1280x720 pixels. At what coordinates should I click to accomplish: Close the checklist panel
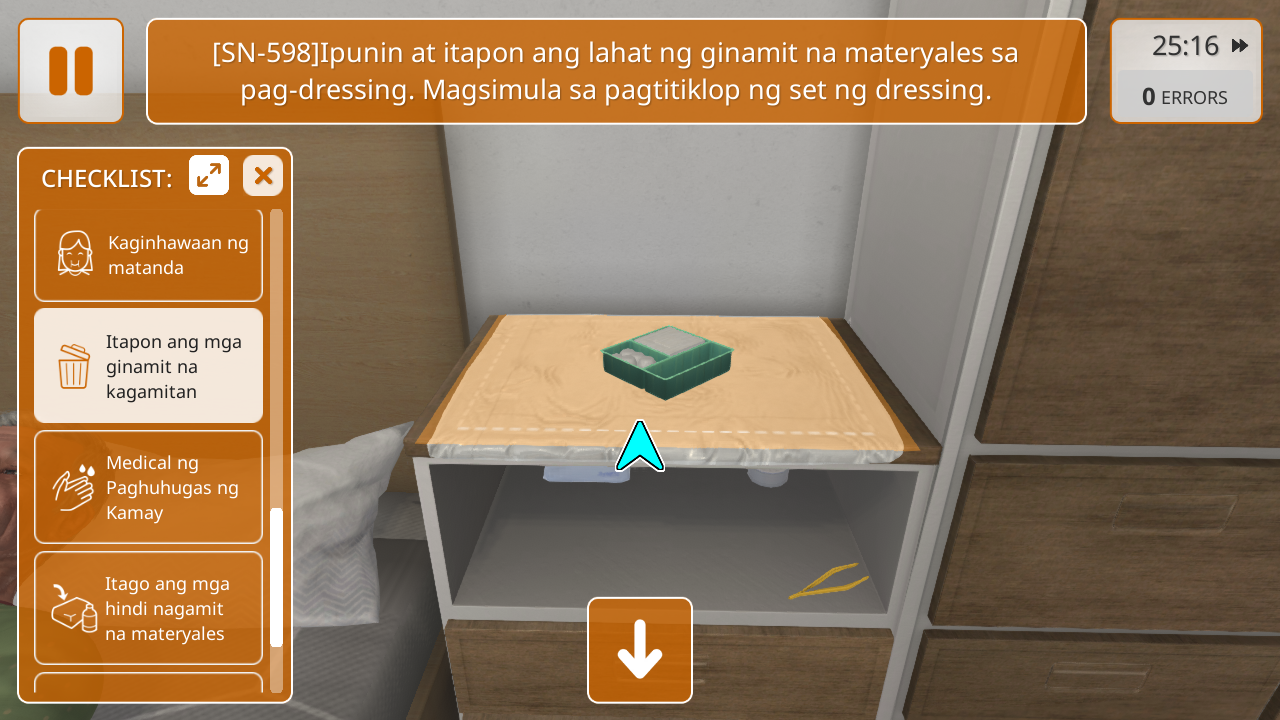263,176
